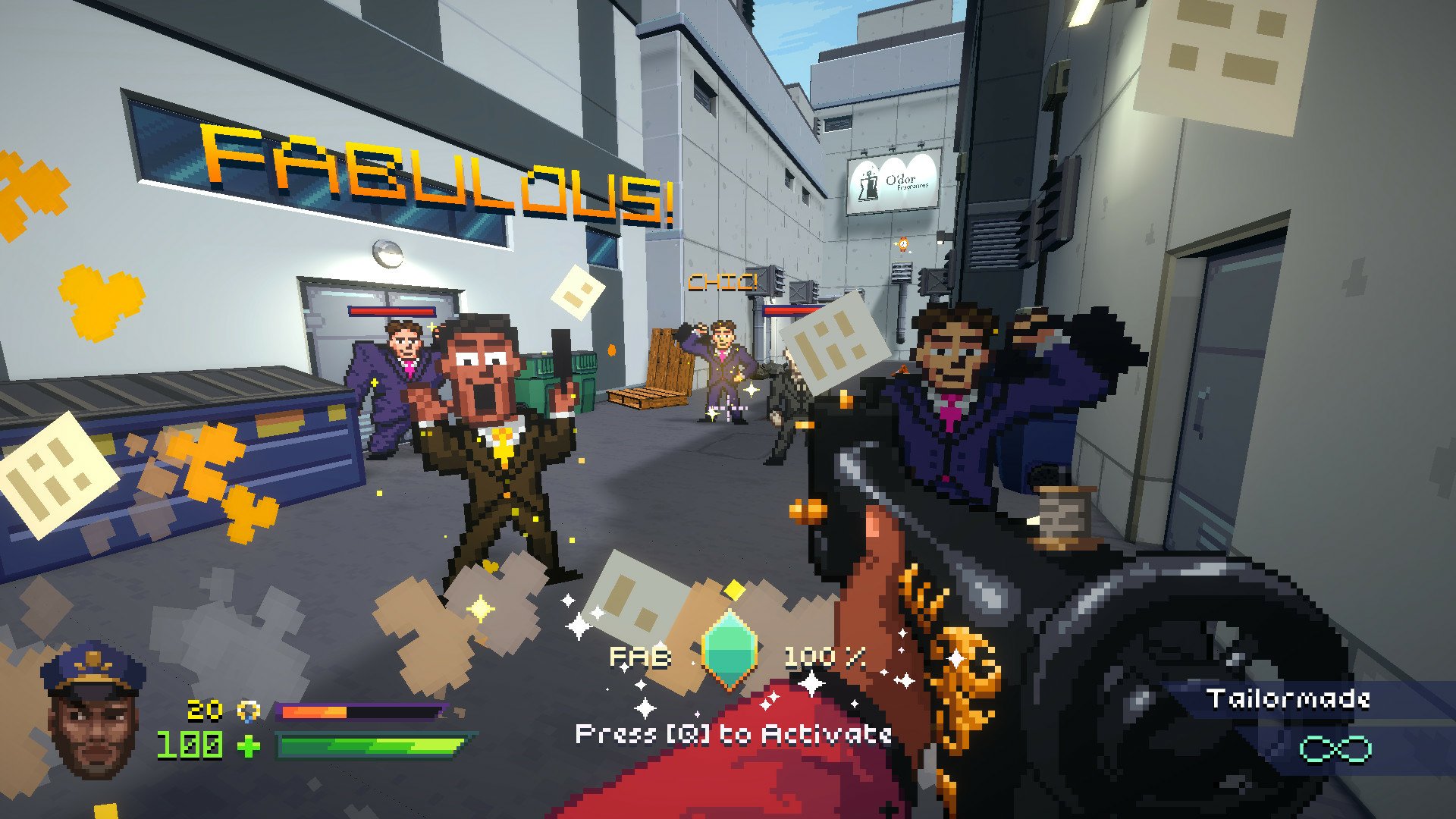Click the 100% FAB percentage text
This screenshot has width=1456, height=819.
coord(823,657)
